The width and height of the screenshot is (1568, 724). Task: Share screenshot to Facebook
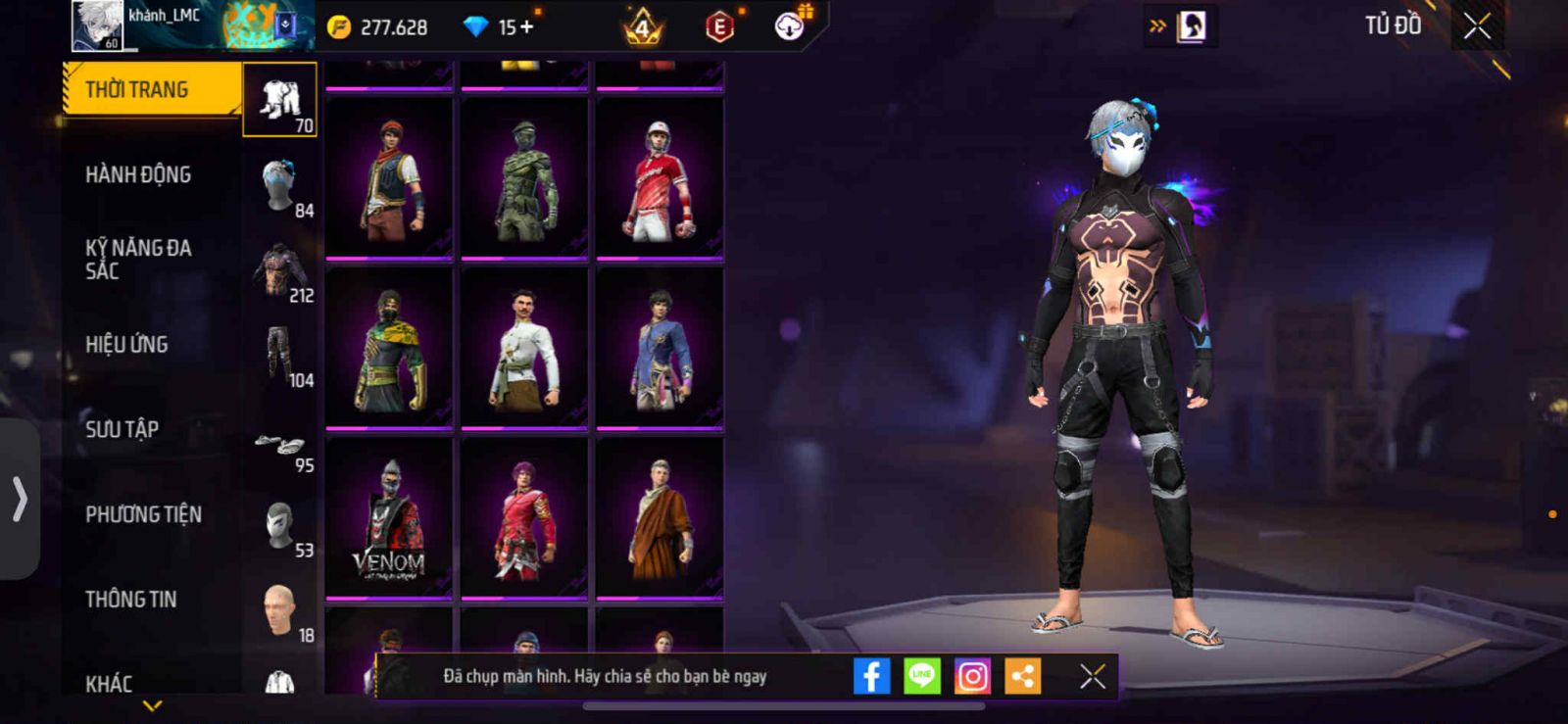pyautogui.click(x=871, y=676)
